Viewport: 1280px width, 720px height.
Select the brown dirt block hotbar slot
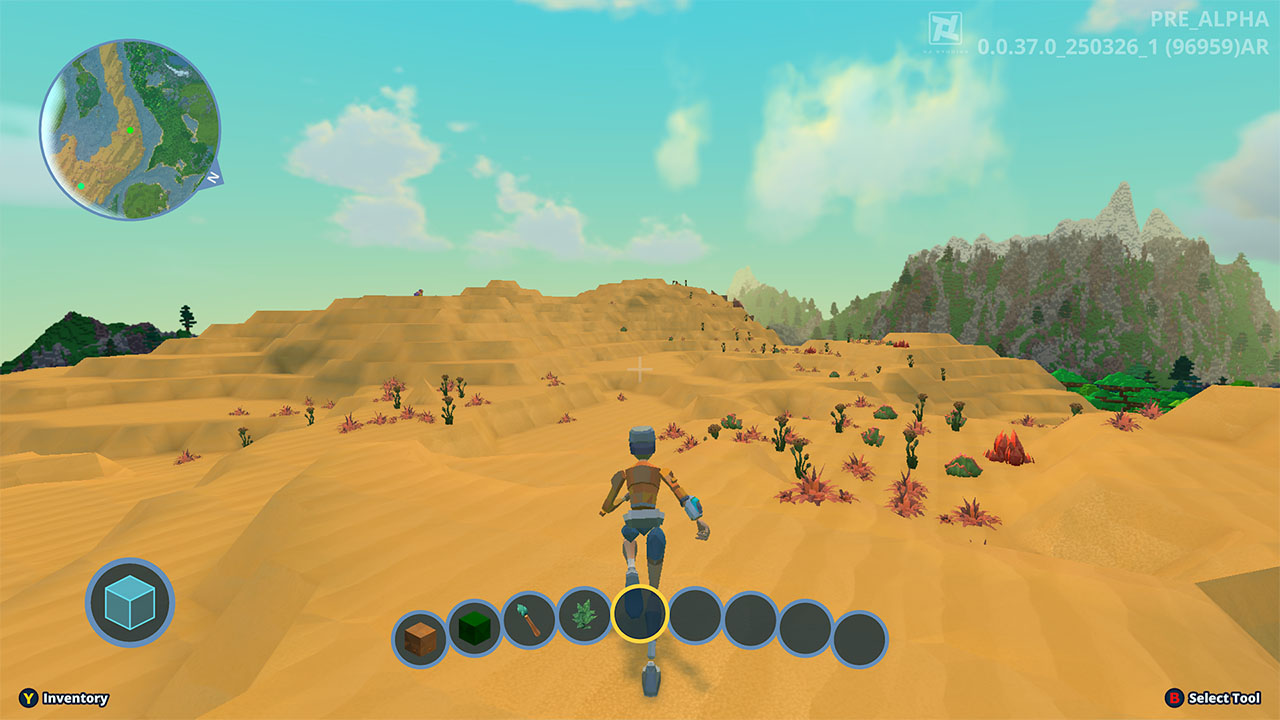point(420,638)
